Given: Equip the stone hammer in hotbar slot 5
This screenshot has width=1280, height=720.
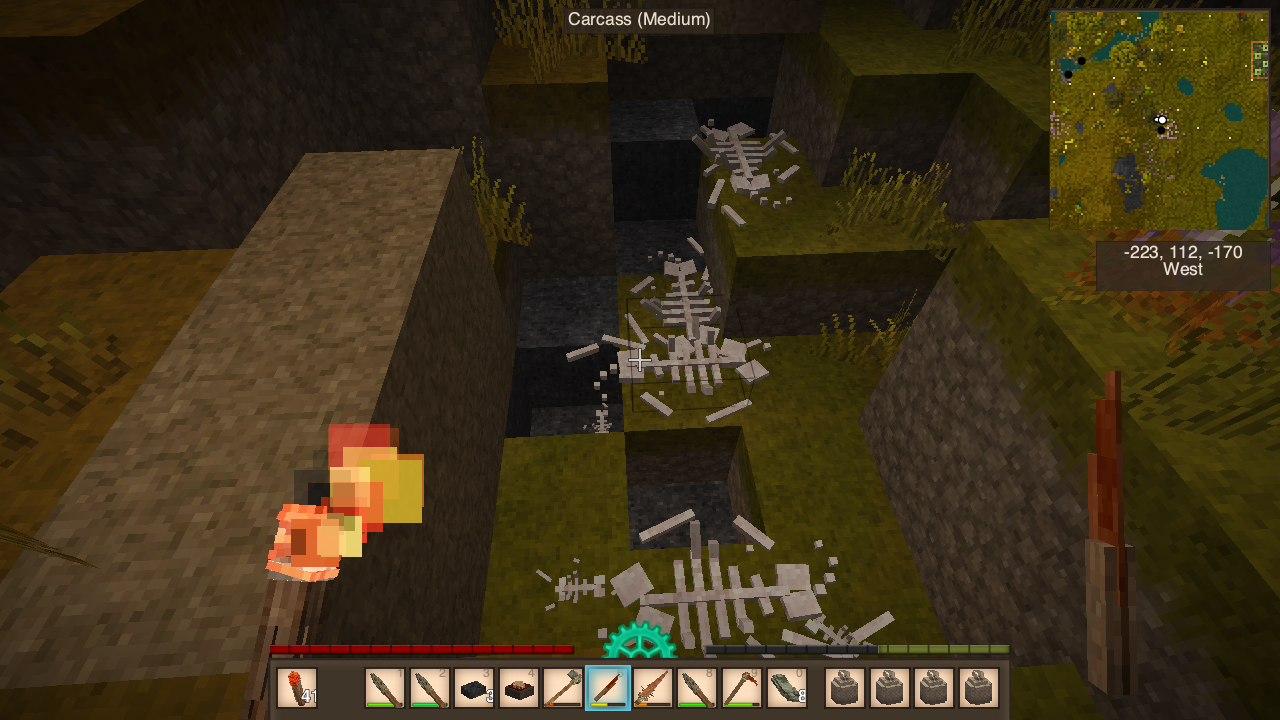Looking at the screenshot, I should (563, 688).
